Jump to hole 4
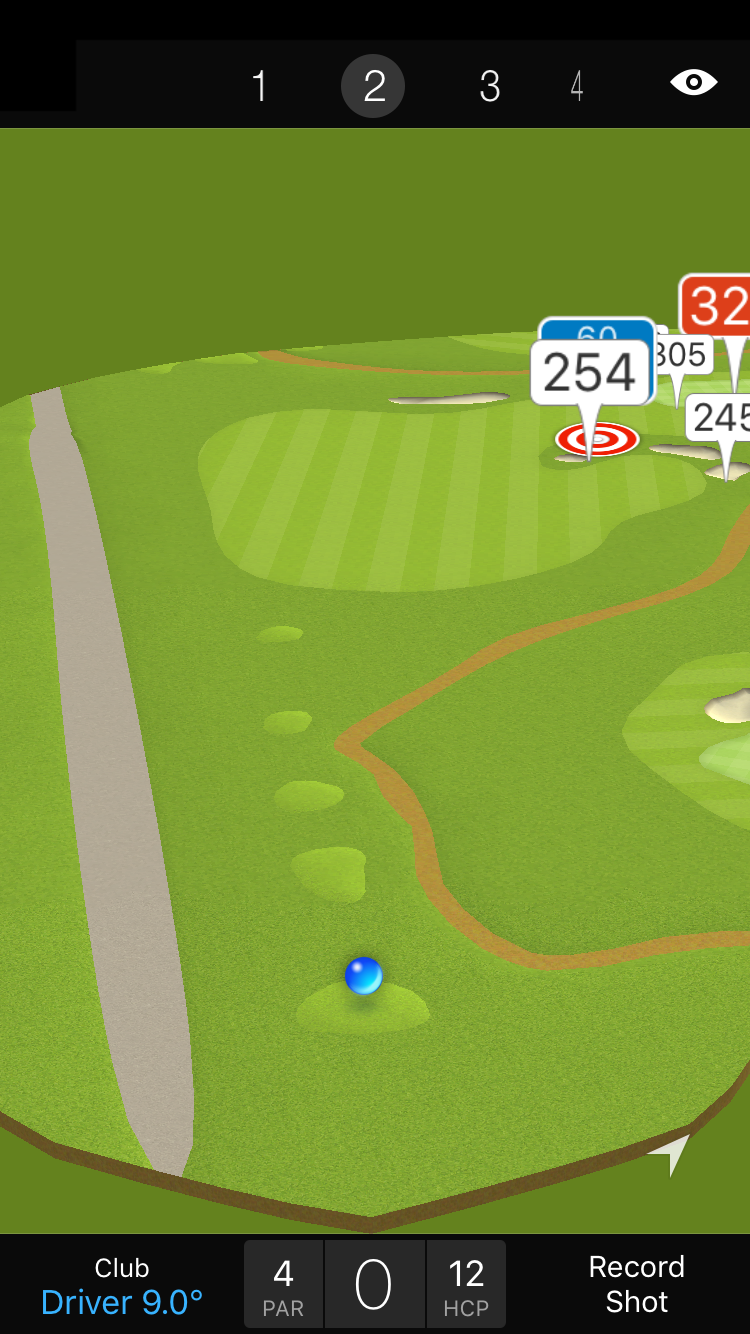This screenshot has height=1334, width=750. pos(577,86)
